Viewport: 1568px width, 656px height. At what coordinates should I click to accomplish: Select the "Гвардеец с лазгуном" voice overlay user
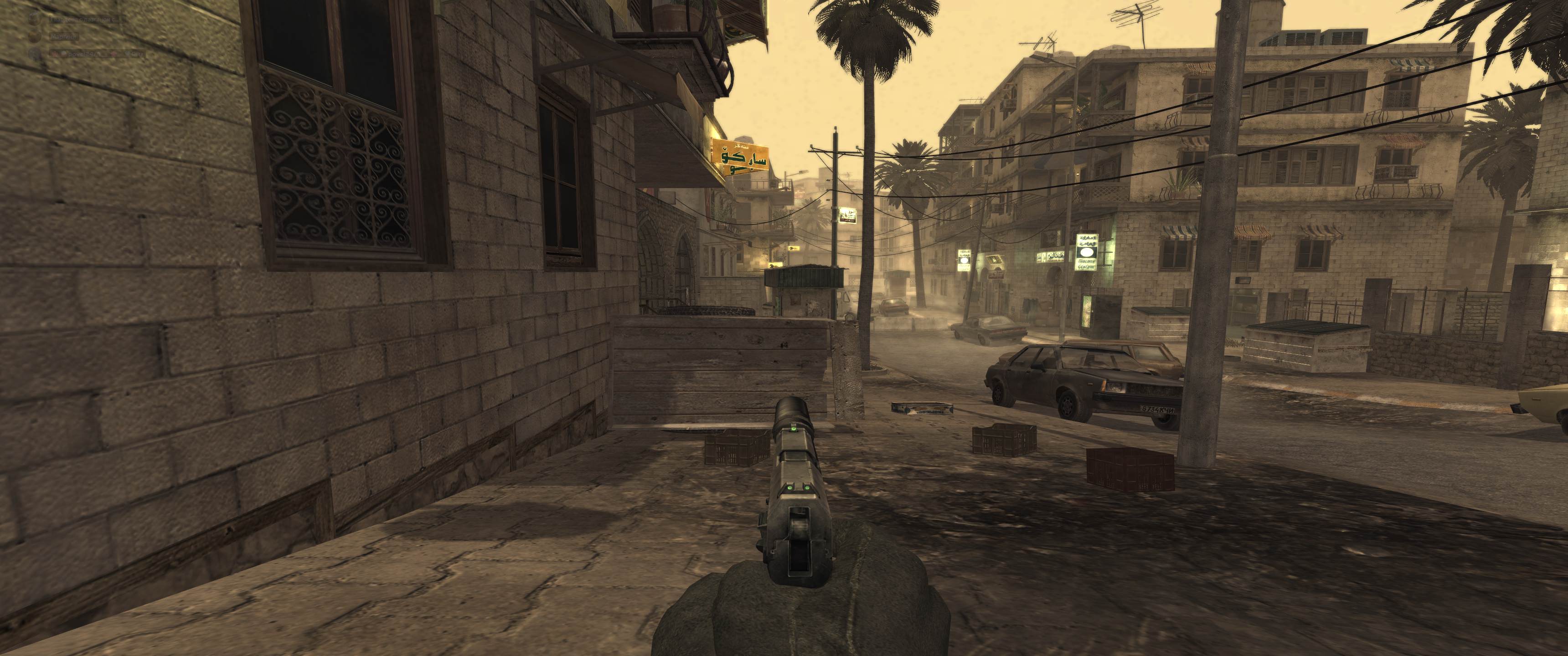click(85, 20)
